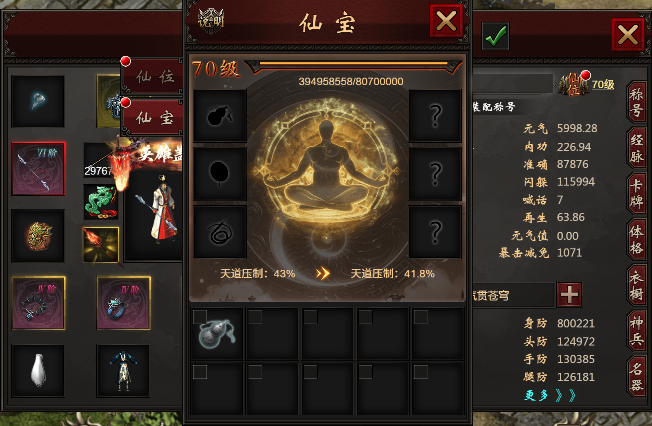
Task: Close the 仙宝 panel
Action: click(x=446, y=20)
